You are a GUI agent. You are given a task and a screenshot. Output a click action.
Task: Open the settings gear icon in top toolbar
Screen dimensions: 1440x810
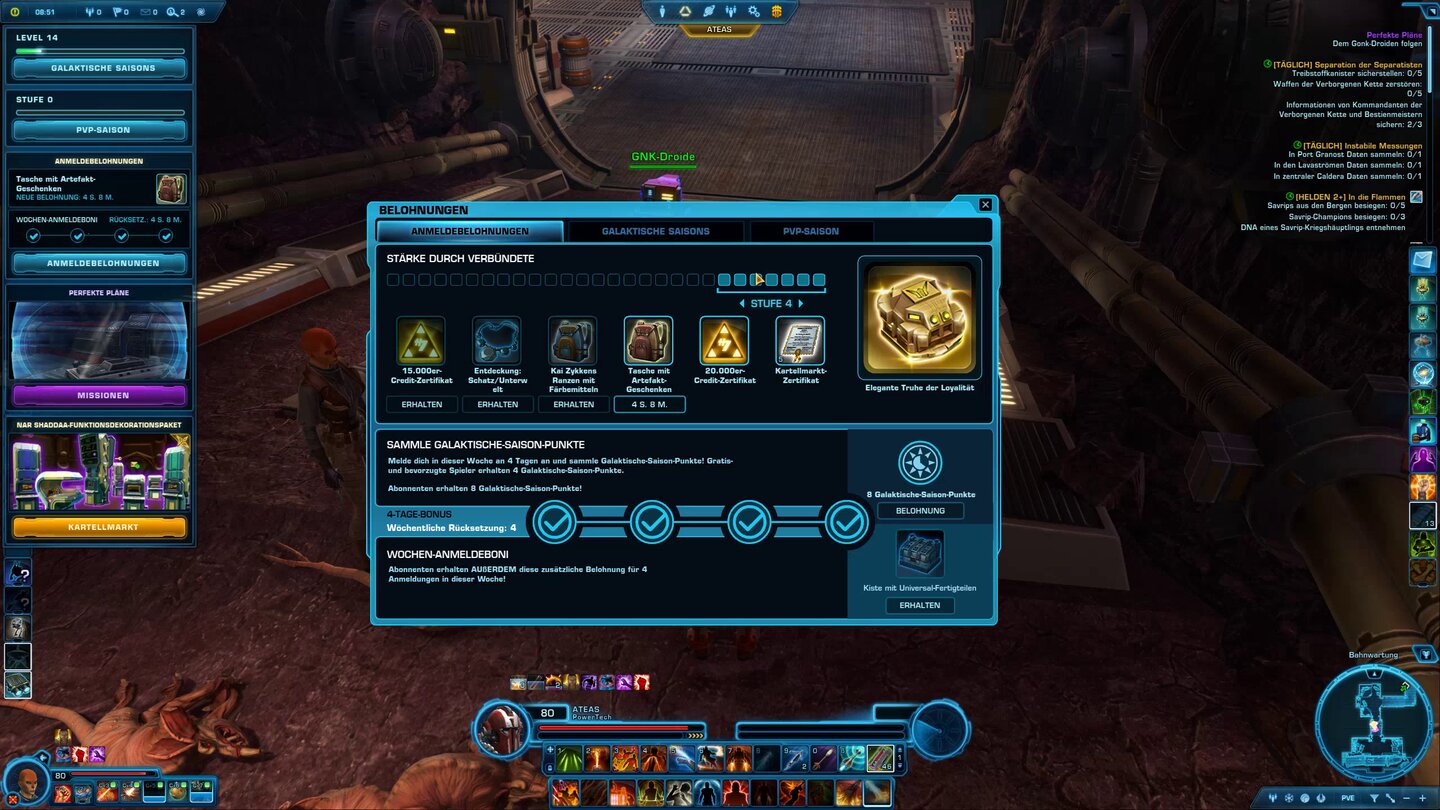point(753,12)
